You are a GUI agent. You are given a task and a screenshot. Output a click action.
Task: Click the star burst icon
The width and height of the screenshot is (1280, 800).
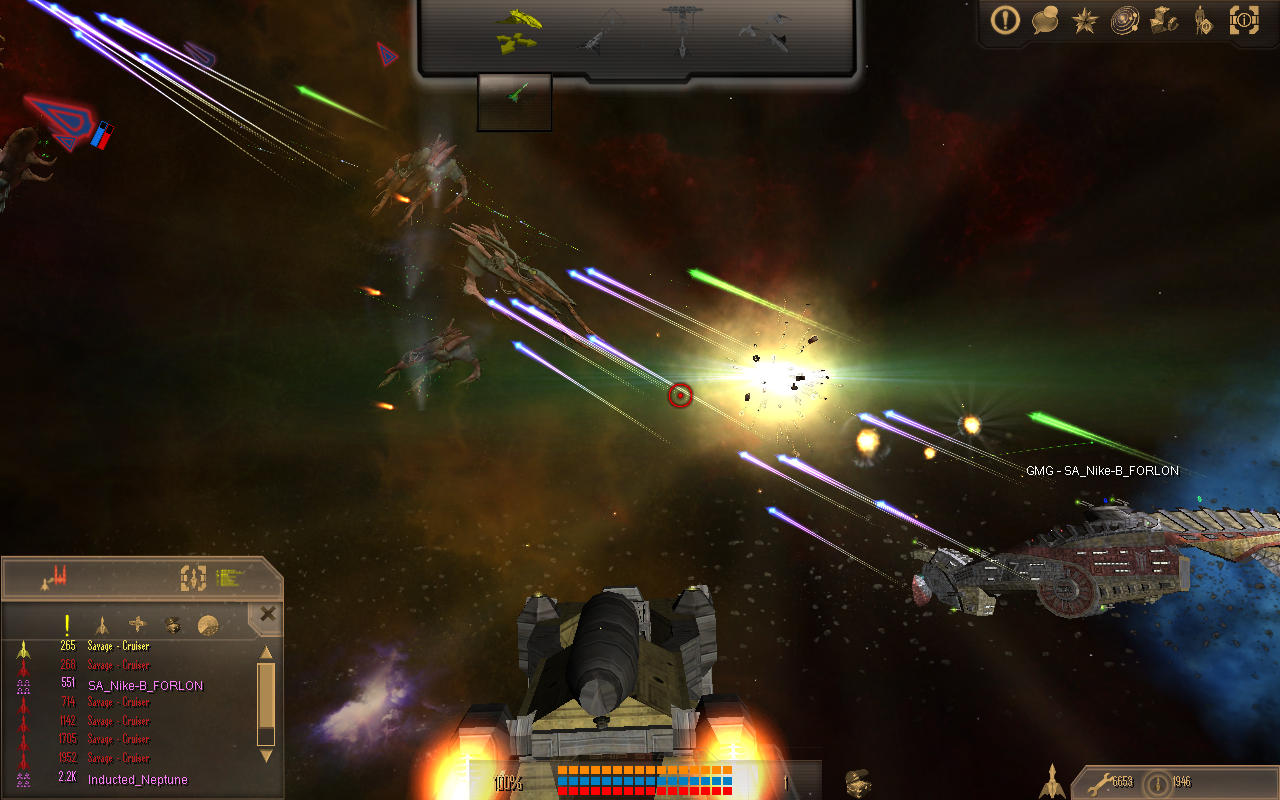pyautogui.click(x=1085, y=21)
